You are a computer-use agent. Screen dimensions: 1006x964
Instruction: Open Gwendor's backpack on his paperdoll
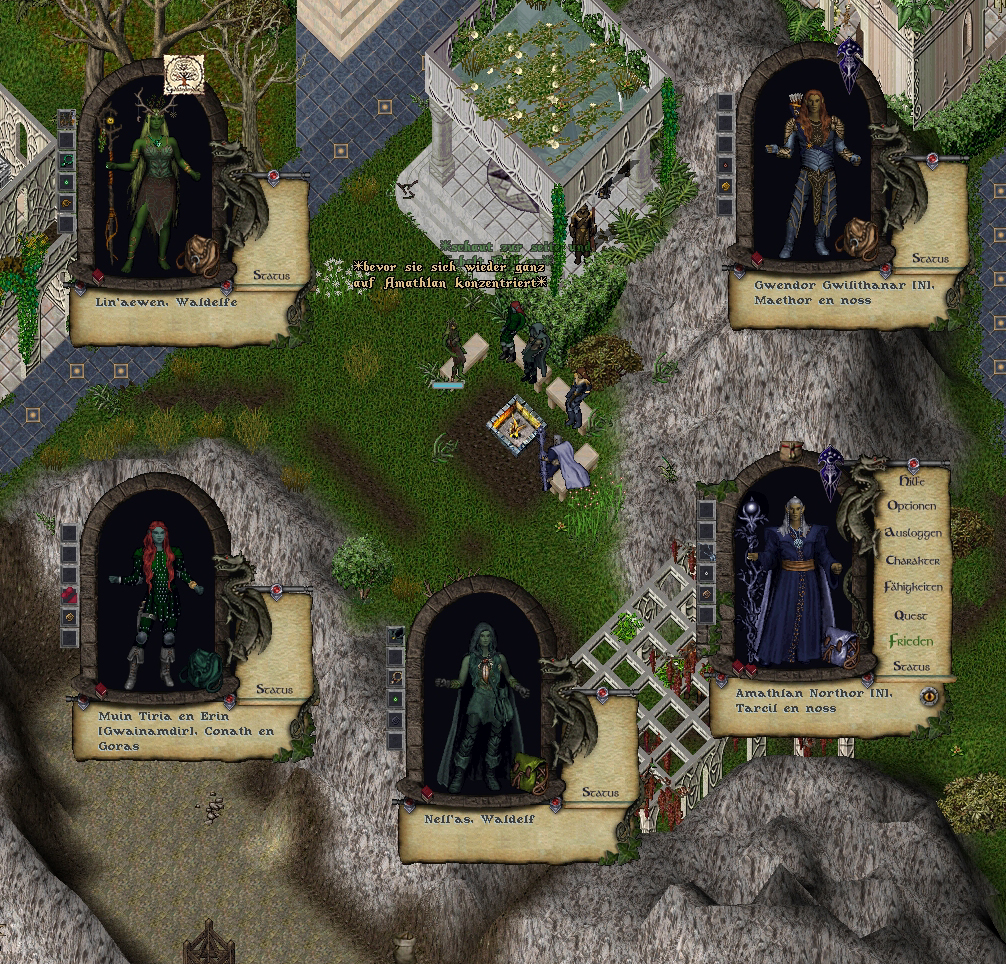[856, 238]
